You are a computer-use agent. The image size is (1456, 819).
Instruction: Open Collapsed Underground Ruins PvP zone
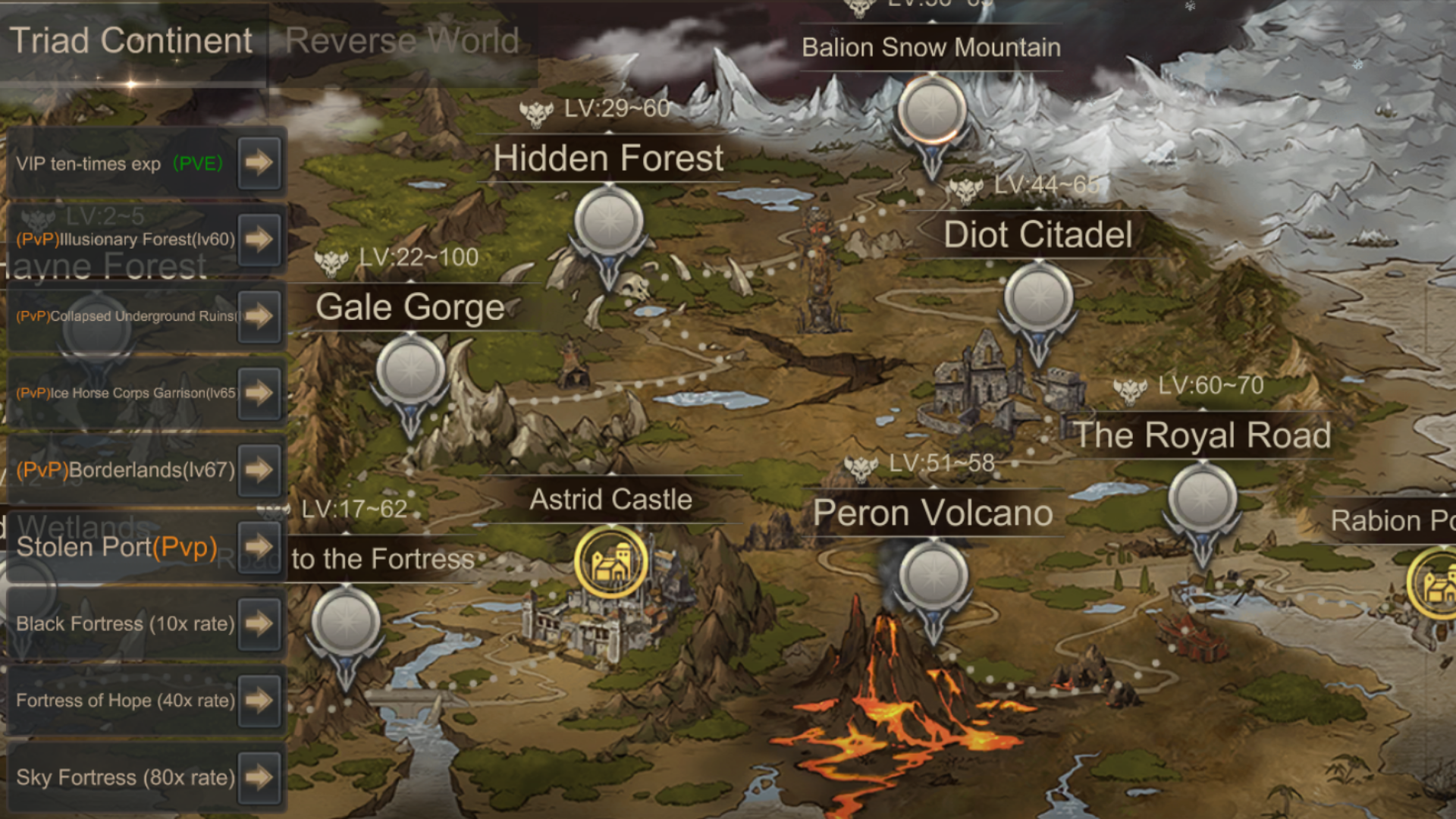tap(259, 316)
